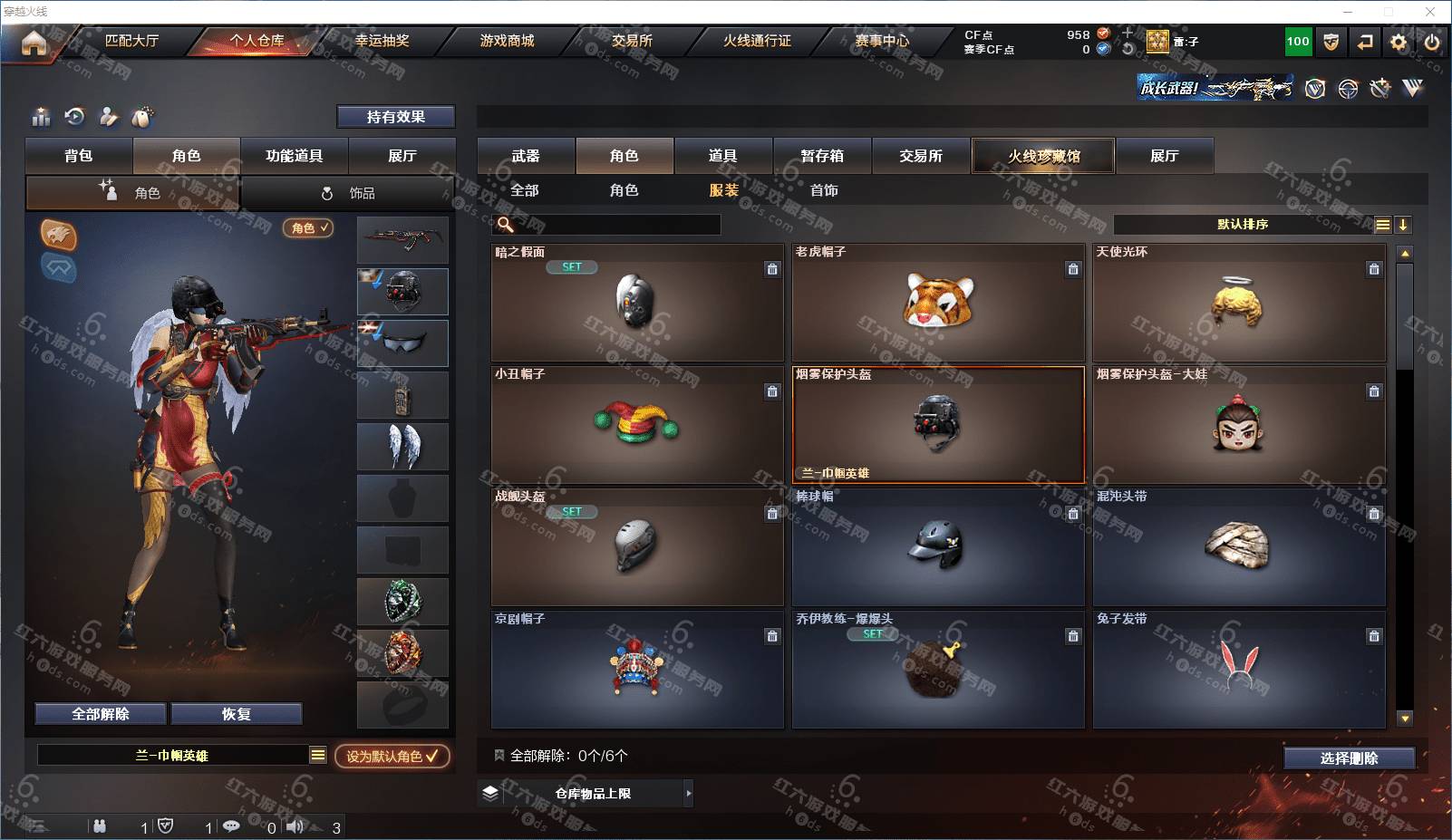The height and width of the screenshot is (840, 1452).
Task: Click the 选择删除 button
Action: pyautogui.click(x=1349, y=758)
